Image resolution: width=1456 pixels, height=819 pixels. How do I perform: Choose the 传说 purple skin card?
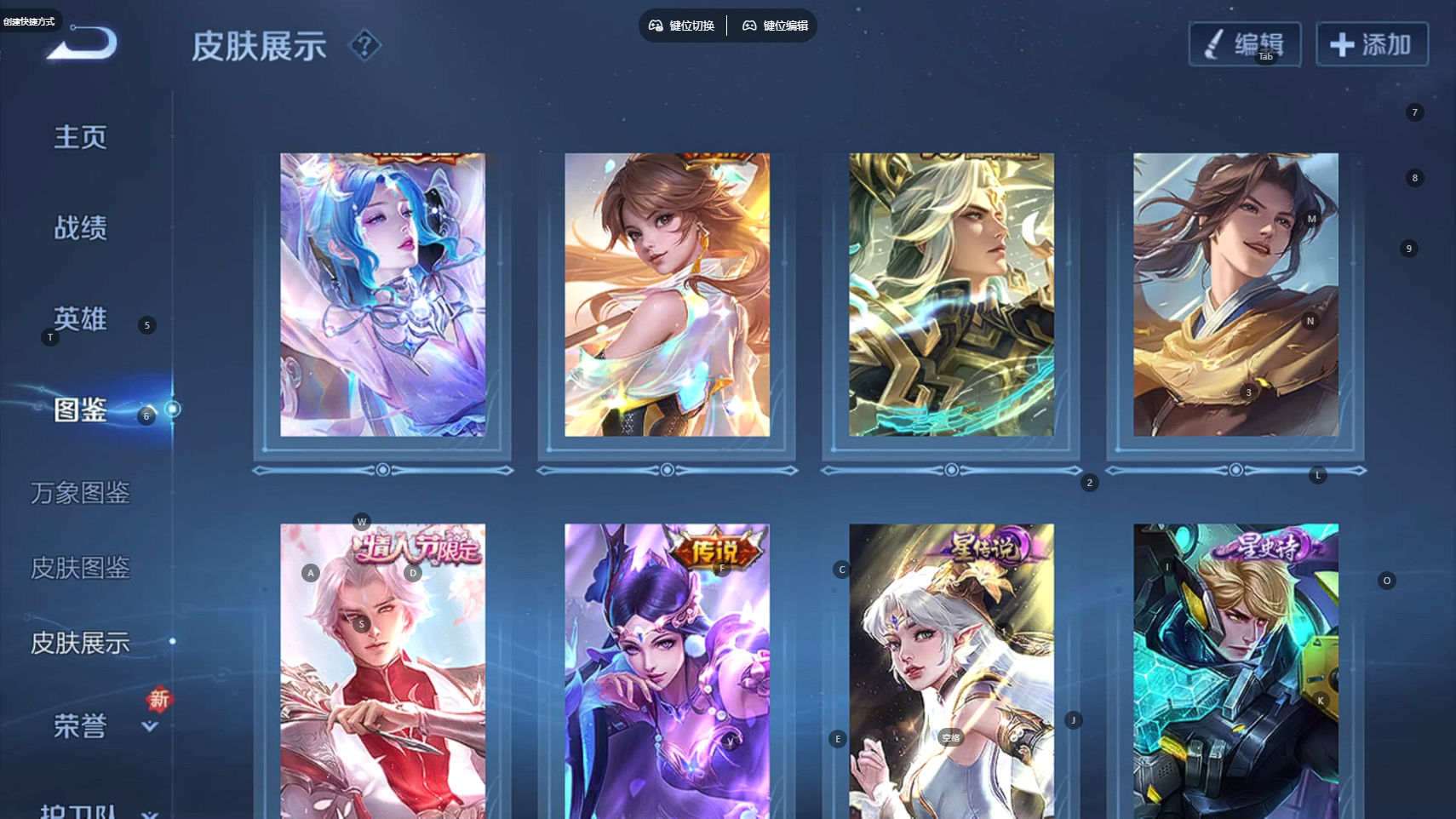coord(667,671)
